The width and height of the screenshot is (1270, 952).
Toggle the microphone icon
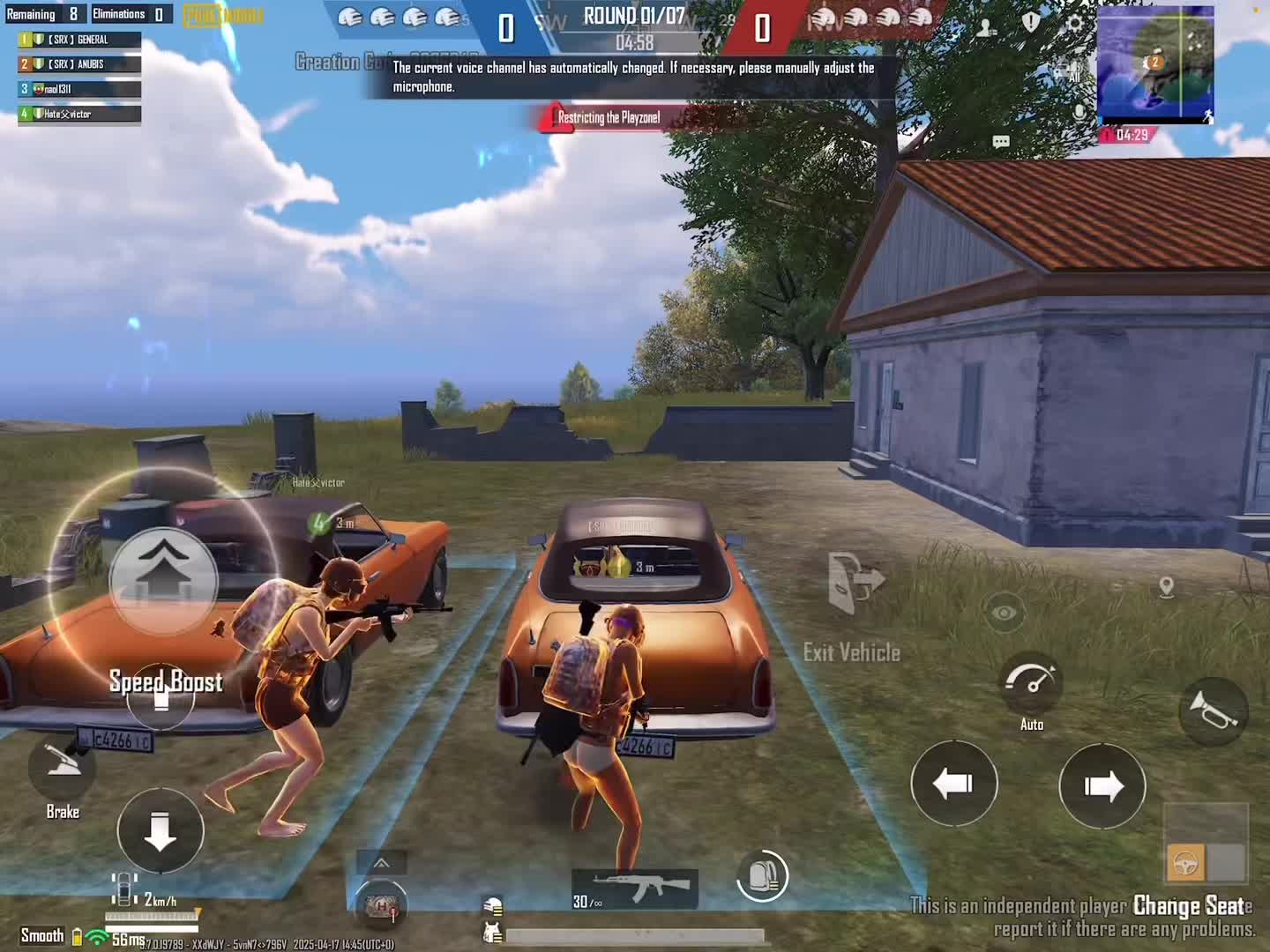point(1079,113)
